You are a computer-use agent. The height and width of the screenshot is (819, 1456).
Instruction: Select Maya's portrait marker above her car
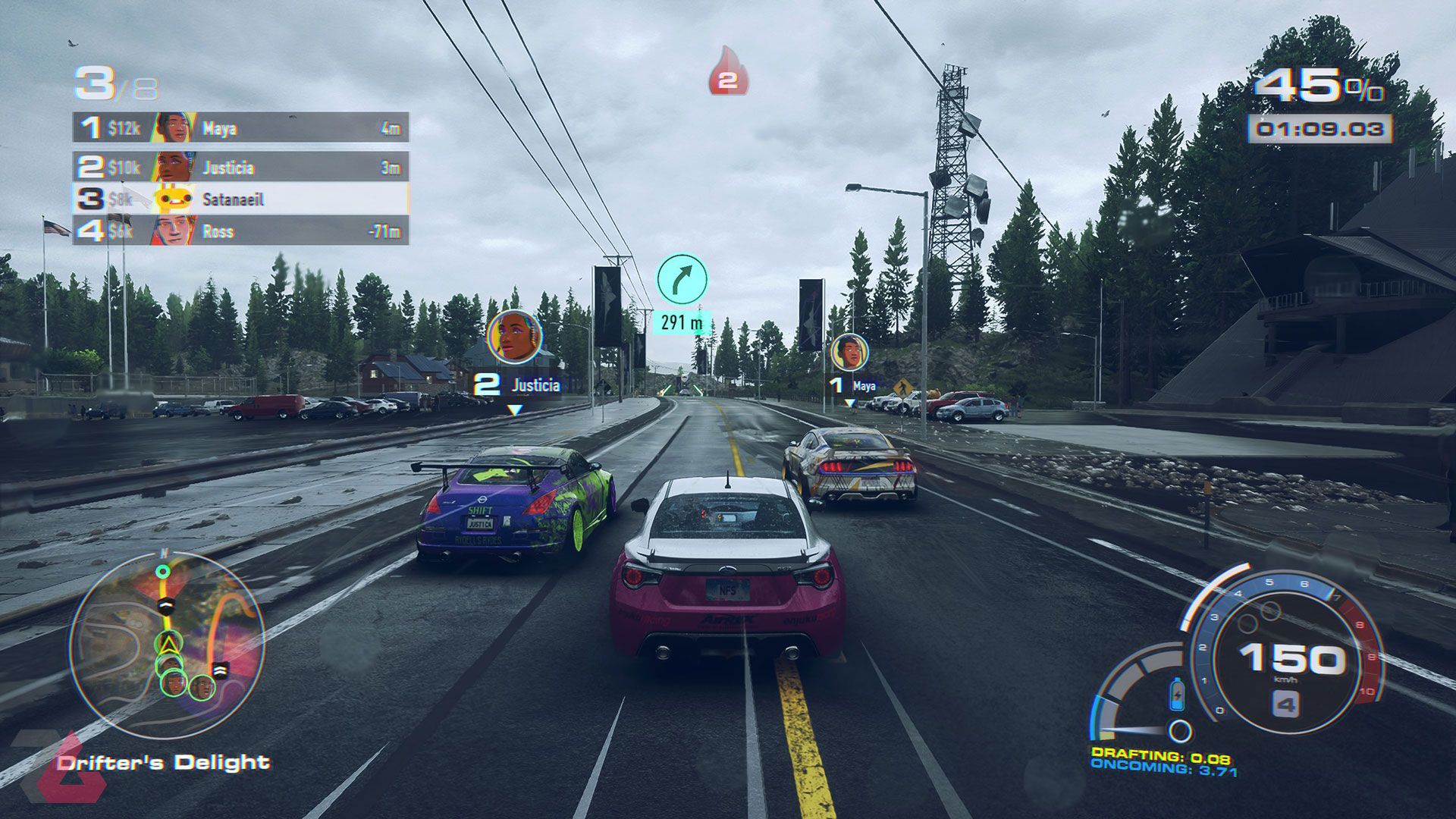[849, 353]
